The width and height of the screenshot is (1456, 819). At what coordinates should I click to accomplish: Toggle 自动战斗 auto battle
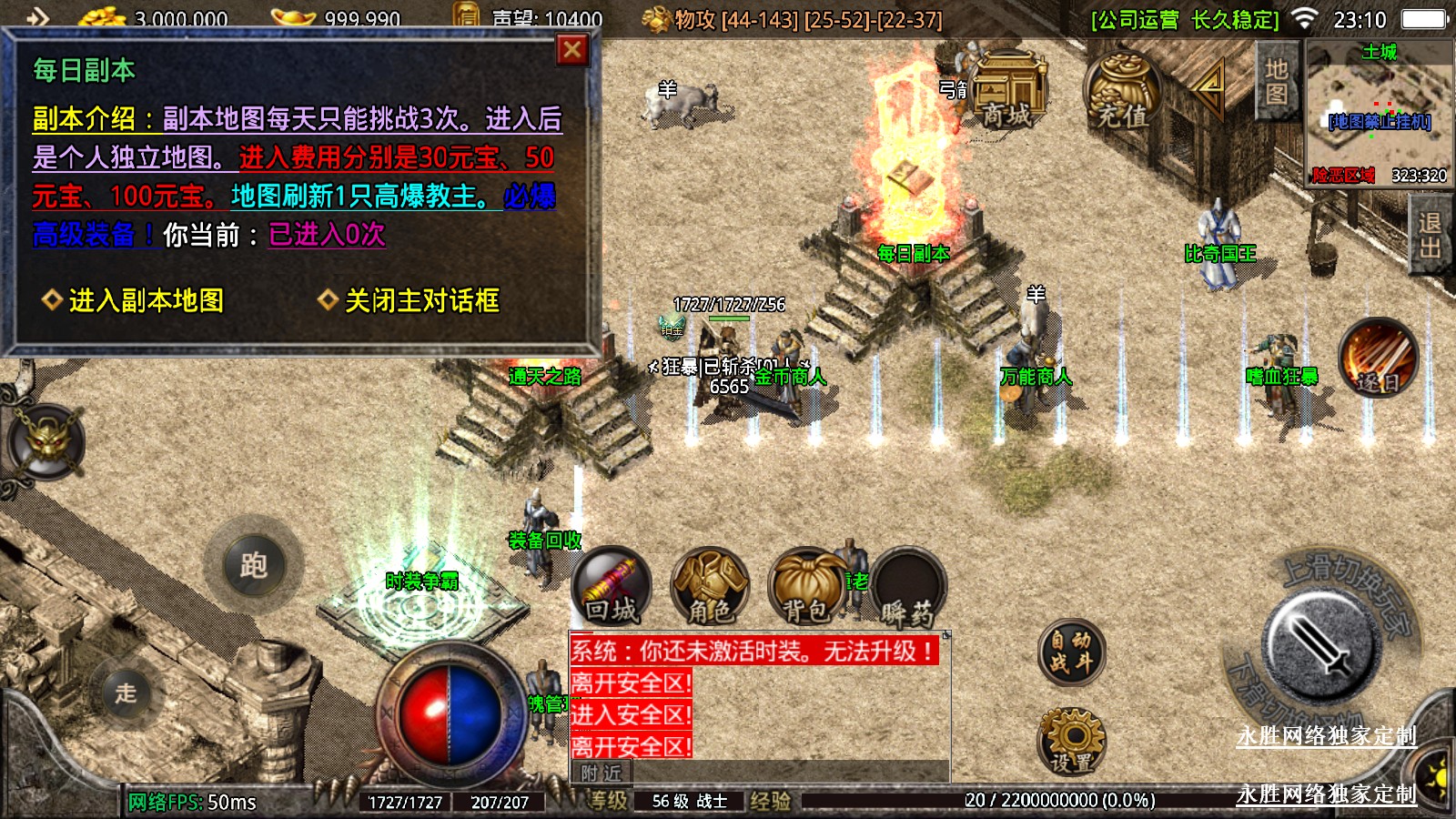click(x=1071, y=652)
